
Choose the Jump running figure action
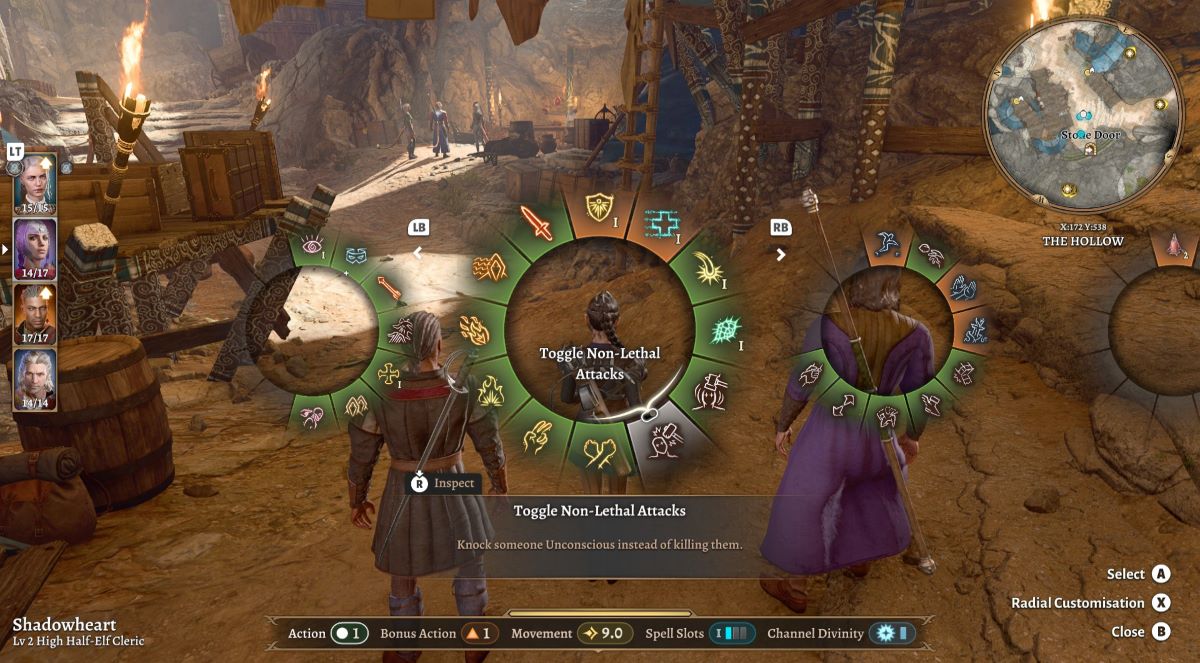[885, 243]
